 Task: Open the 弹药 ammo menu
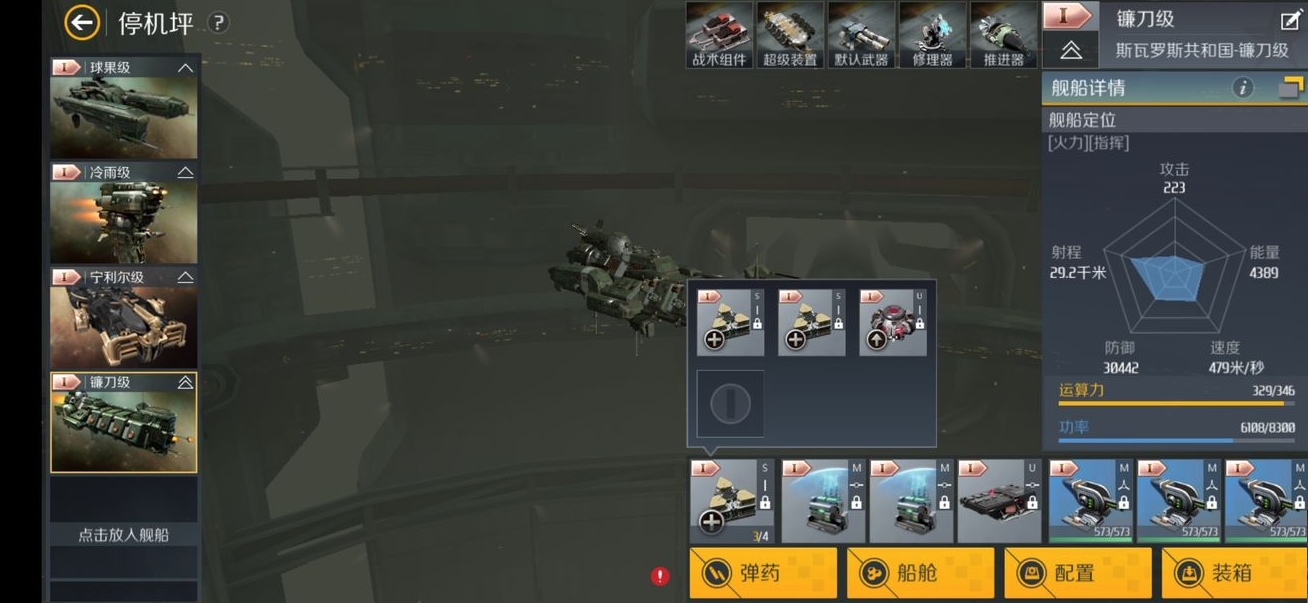762,573
